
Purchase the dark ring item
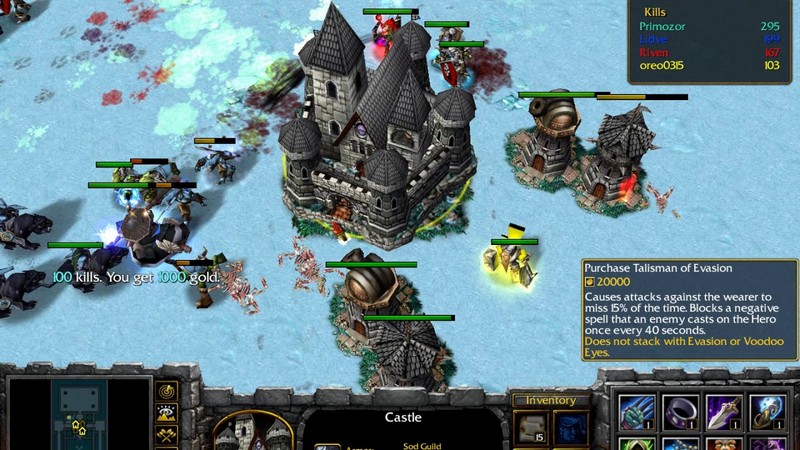(681, 411)
